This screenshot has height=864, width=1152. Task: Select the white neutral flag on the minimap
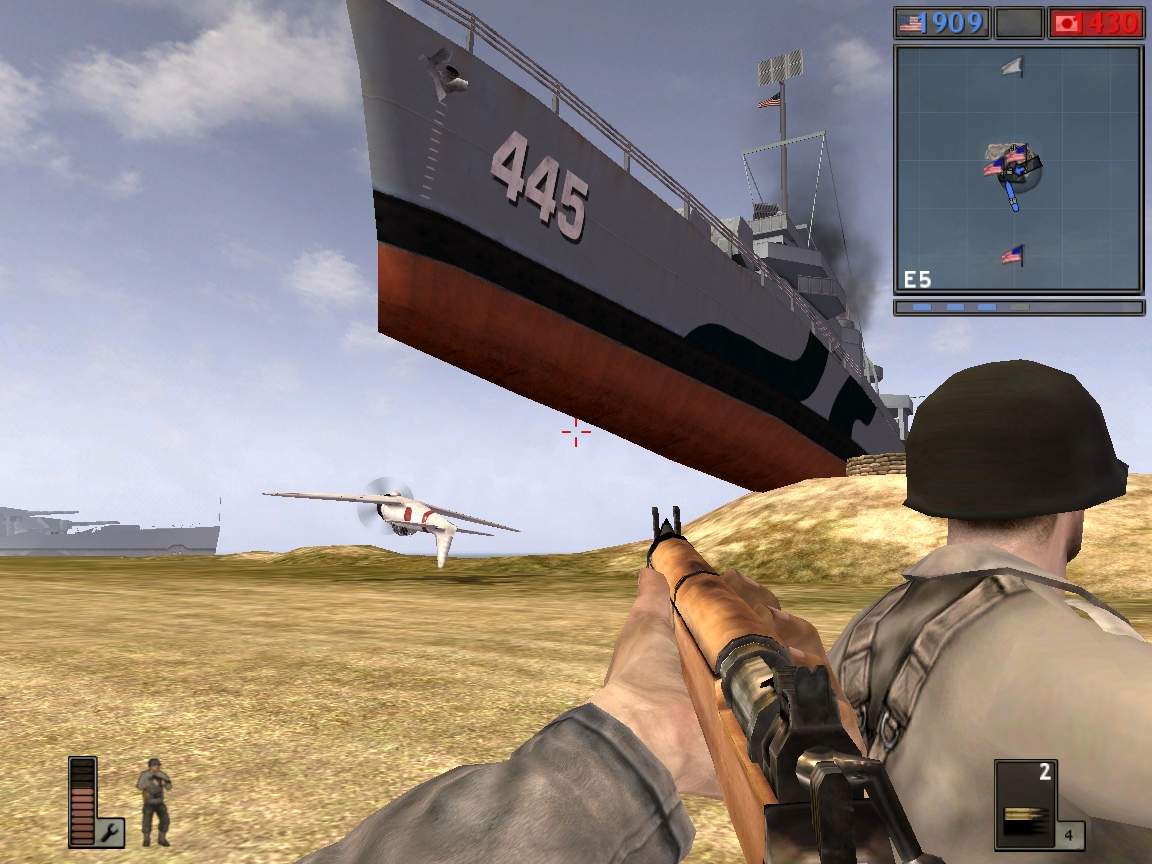tap(1012, 67)
